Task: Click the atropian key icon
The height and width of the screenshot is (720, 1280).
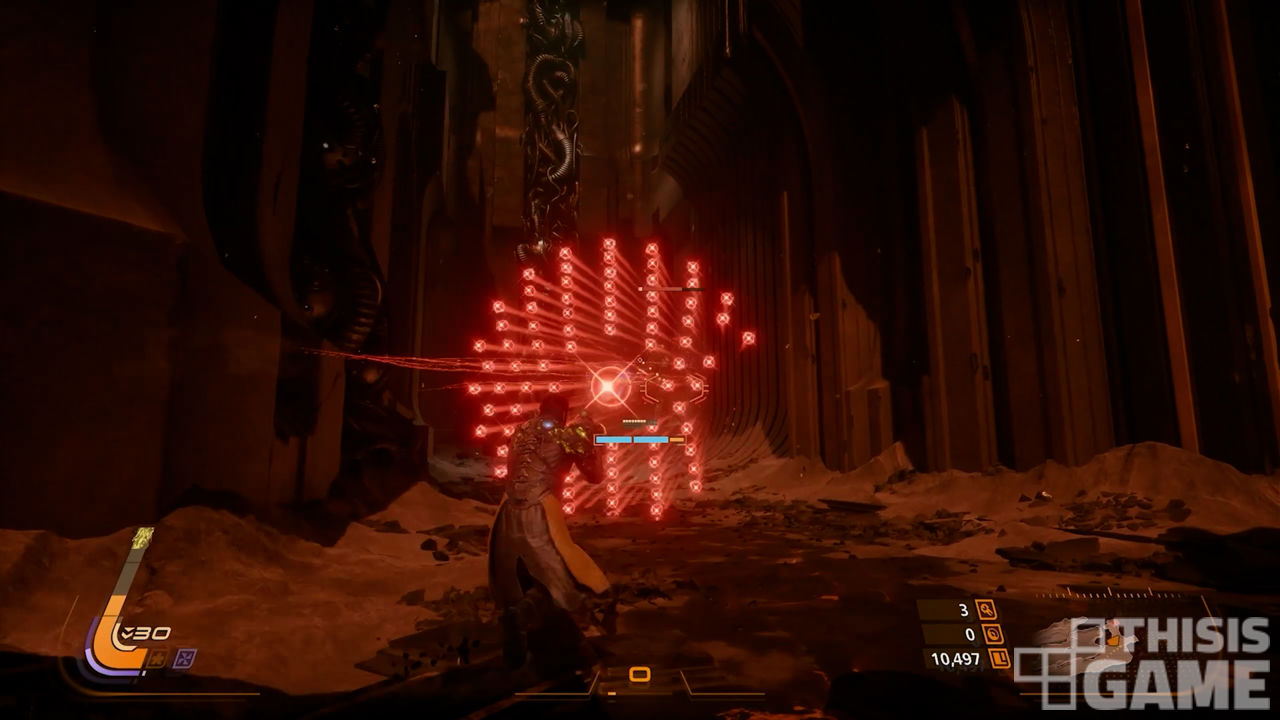Action: tap(986, 609)
